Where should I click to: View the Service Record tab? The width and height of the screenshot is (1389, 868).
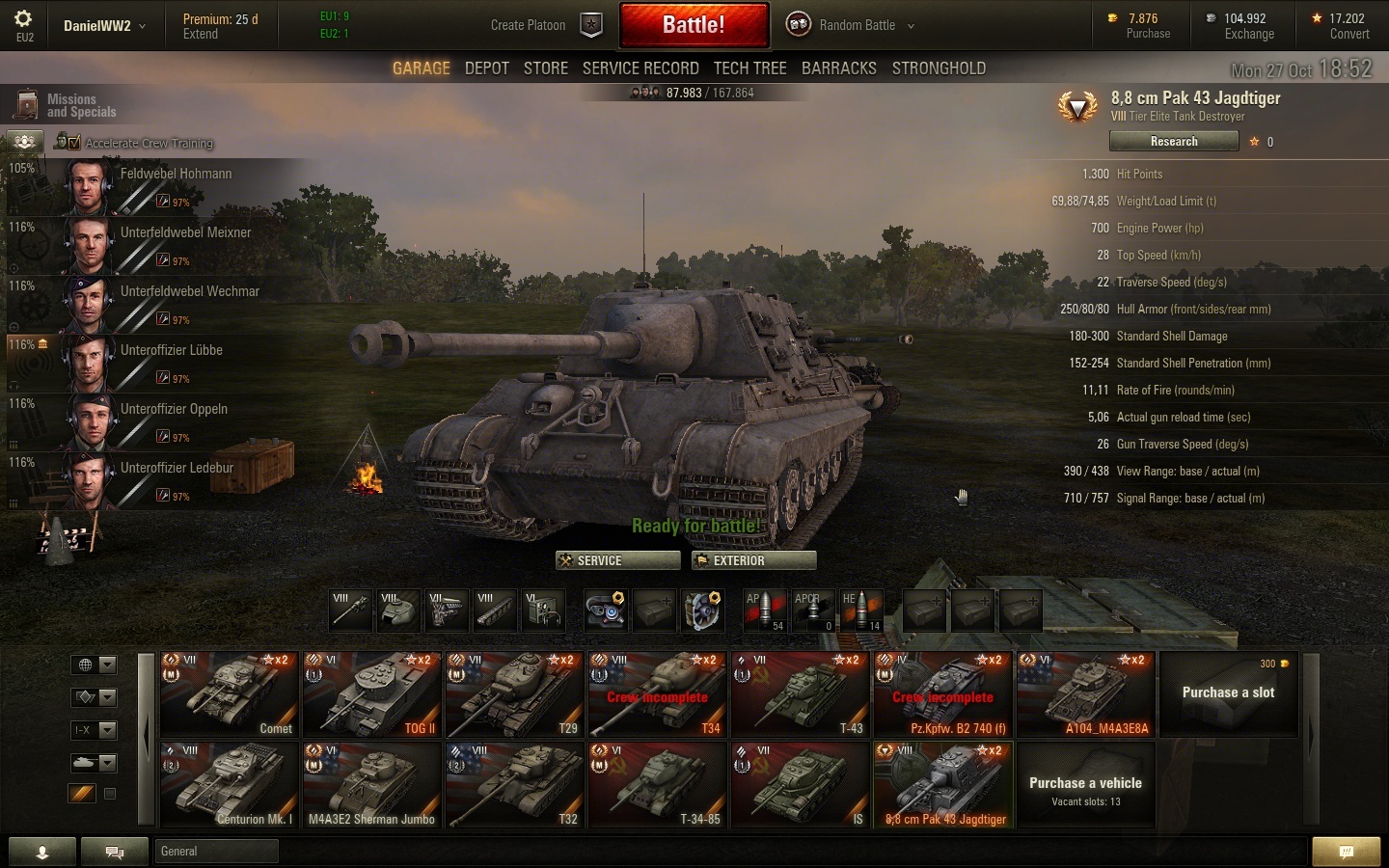[640, 68]
